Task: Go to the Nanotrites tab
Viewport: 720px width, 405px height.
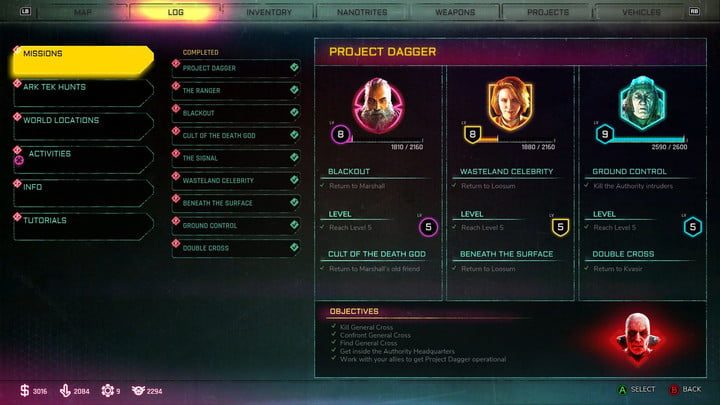Action: (x=362, y=12)
